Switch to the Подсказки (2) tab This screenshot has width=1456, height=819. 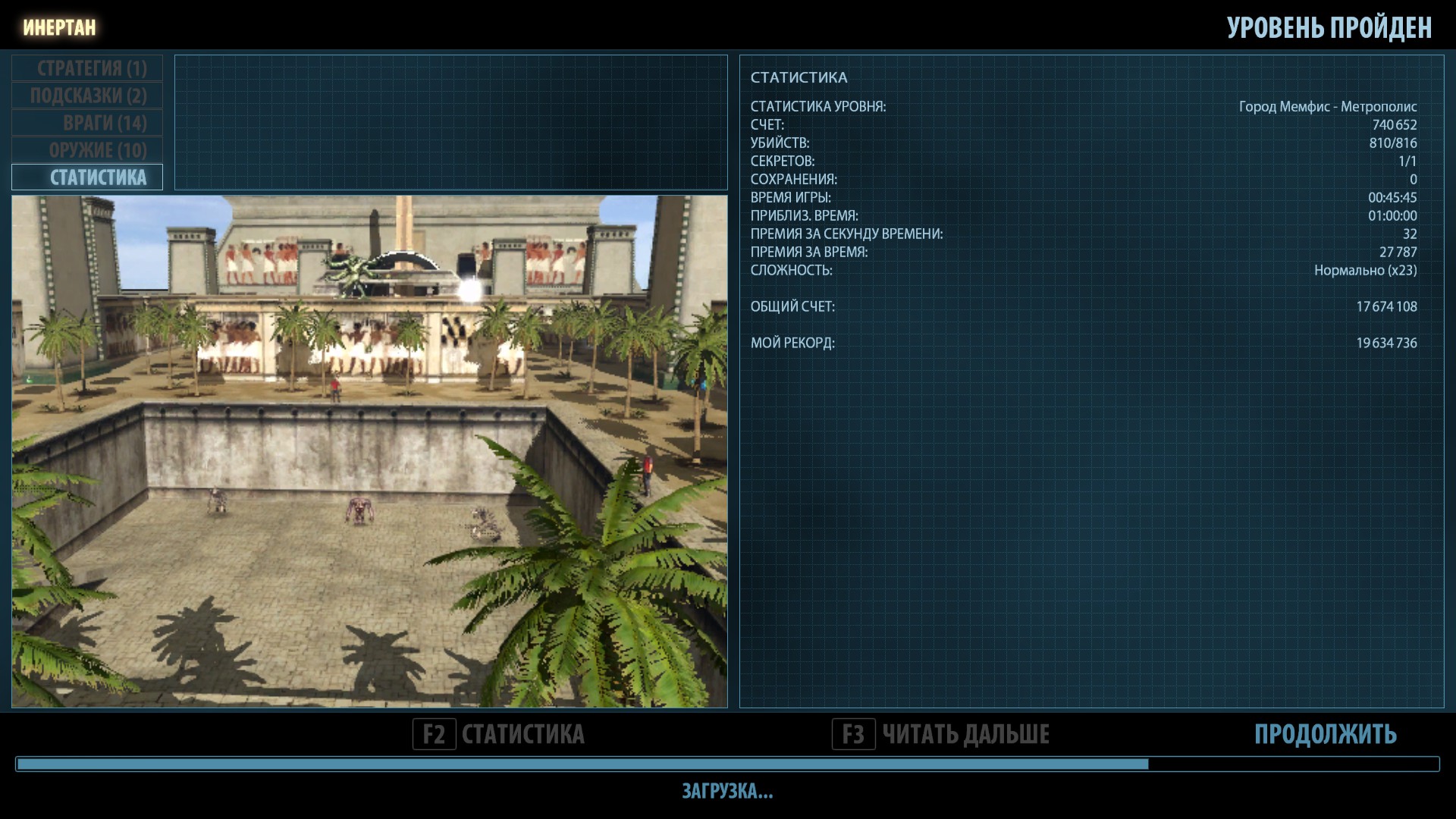pos(87,96)
